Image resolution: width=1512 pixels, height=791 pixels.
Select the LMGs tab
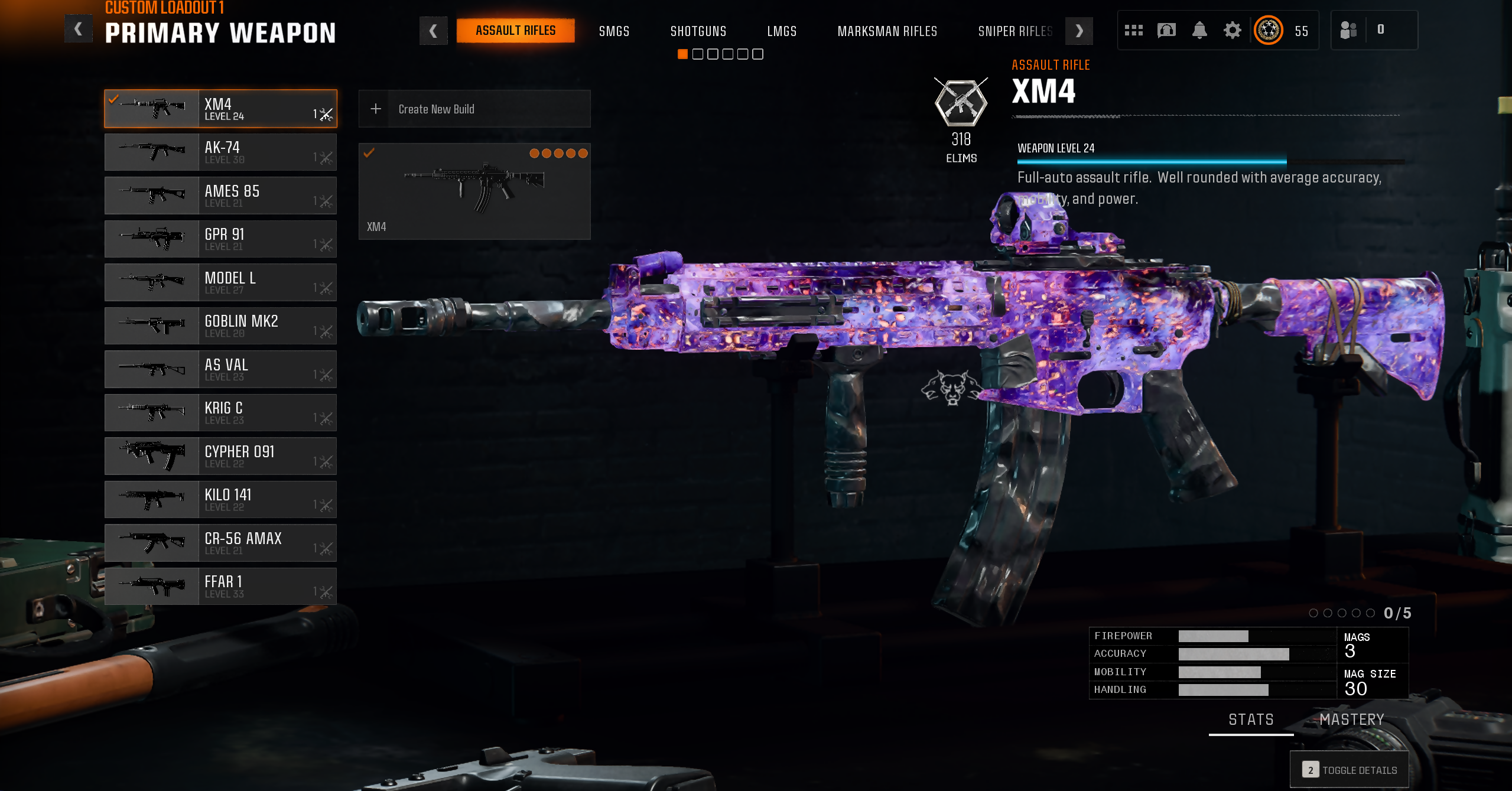pyautogui.click(x=782, y=31)
